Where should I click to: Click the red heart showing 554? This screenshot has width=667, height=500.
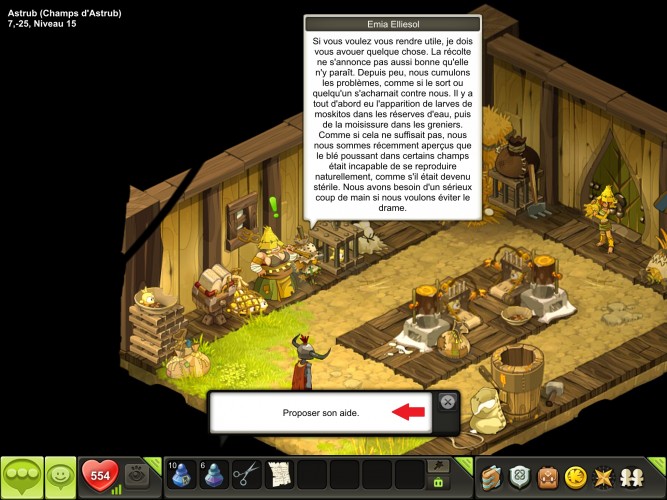[100, 475]
